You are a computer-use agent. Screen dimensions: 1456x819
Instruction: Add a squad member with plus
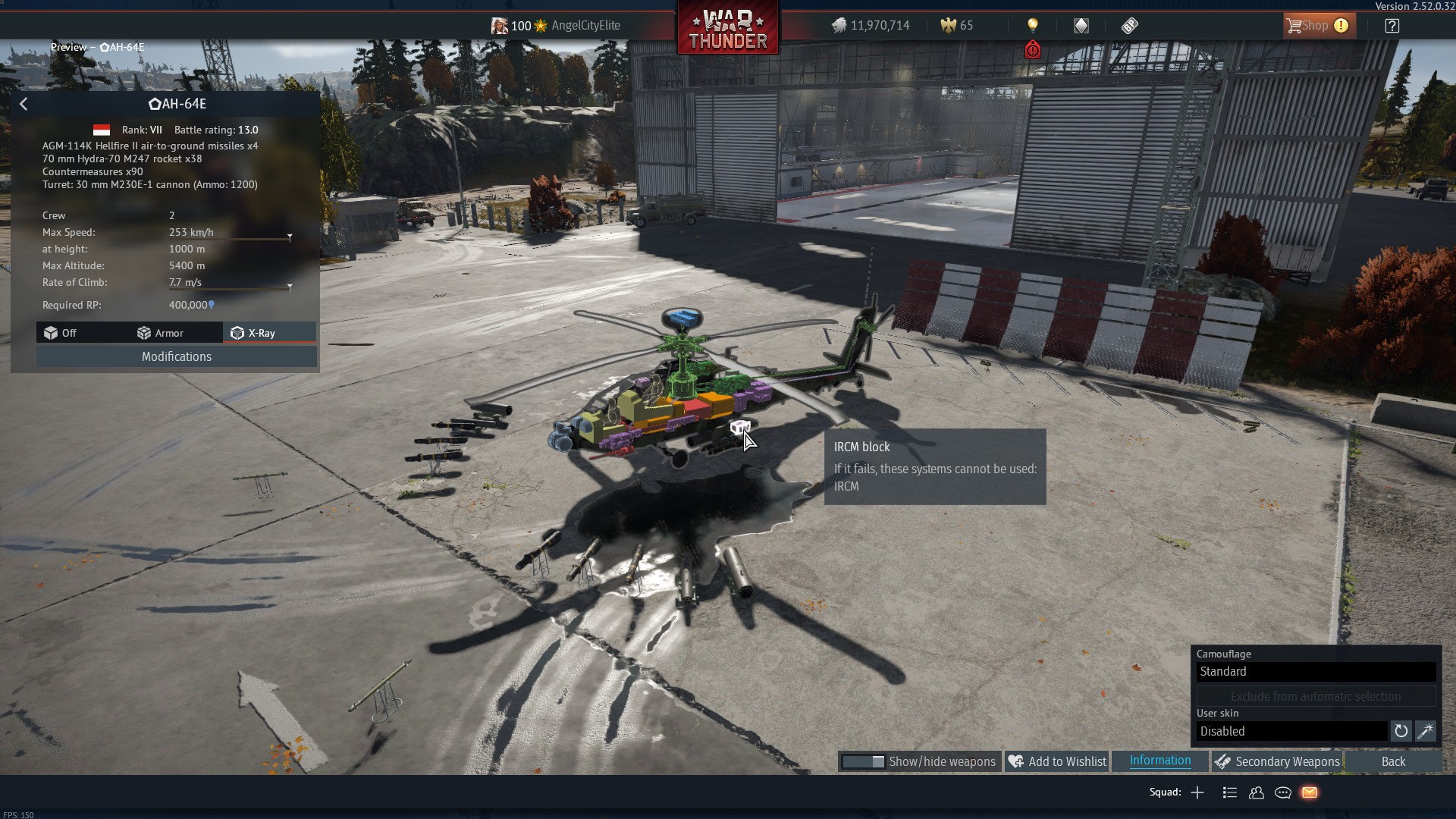tap(1197, 792)
